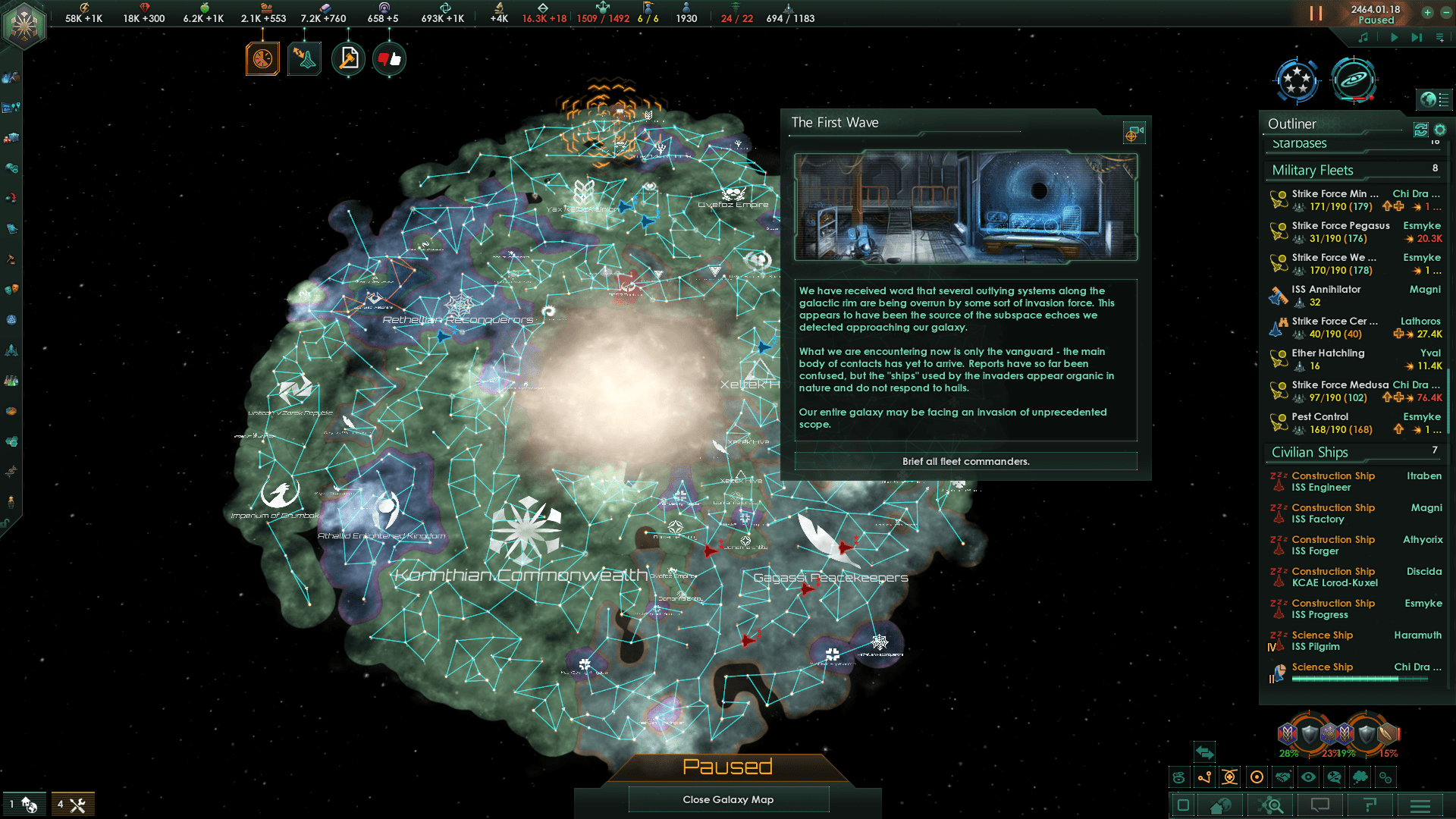Increase game speed with plus button
The image size is (1456, 819).
(1427, 12)
